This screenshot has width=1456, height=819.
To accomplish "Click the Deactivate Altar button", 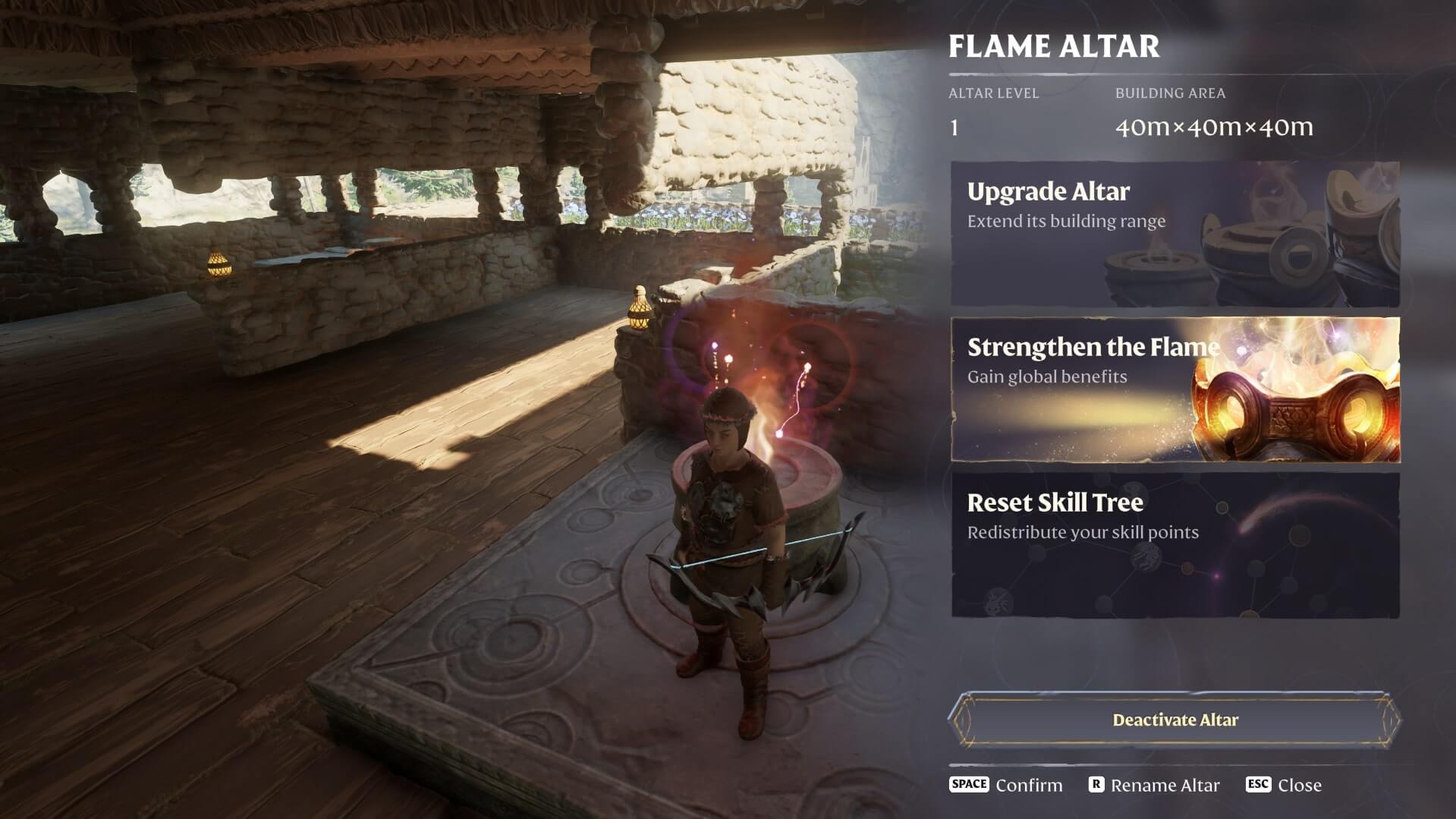I will point(1175,720).
